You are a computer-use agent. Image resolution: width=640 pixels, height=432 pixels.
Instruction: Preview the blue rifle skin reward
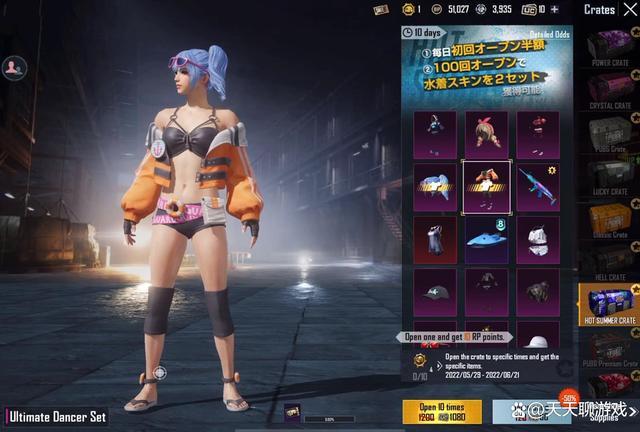pos(537,185)
